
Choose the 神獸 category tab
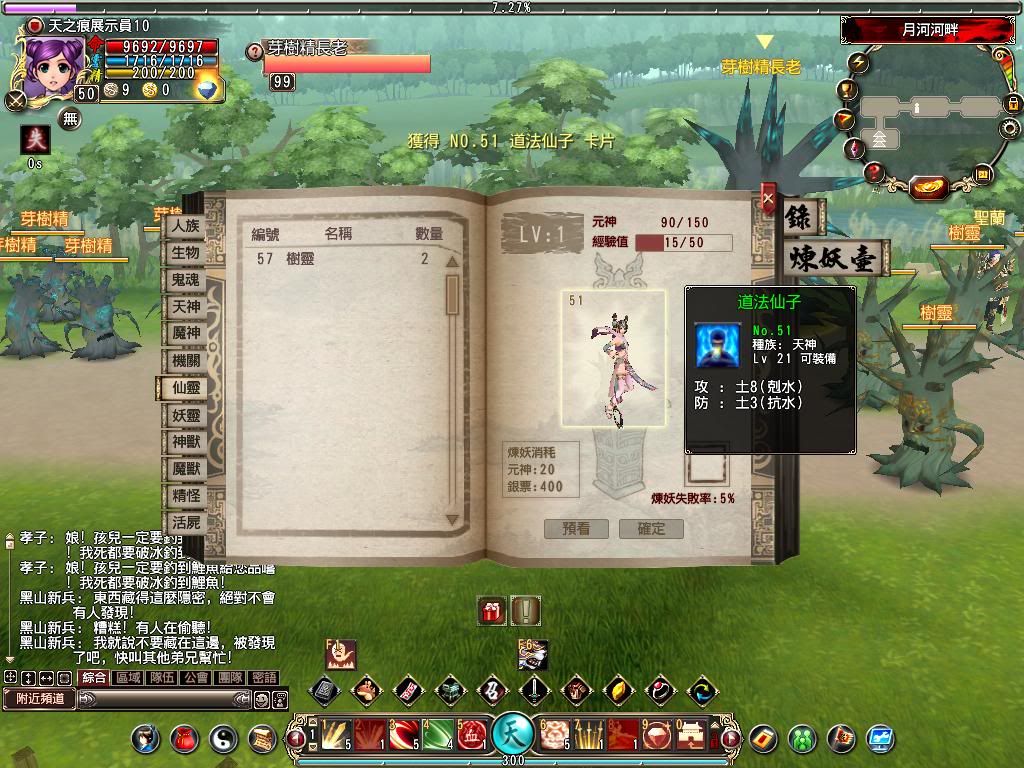(x=185, y=441)
